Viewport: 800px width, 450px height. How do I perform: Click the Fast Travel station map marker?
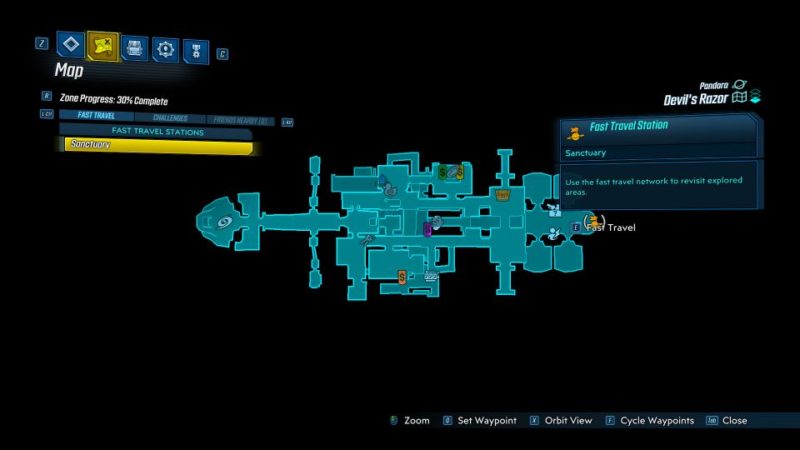click(x=592, y=221)
